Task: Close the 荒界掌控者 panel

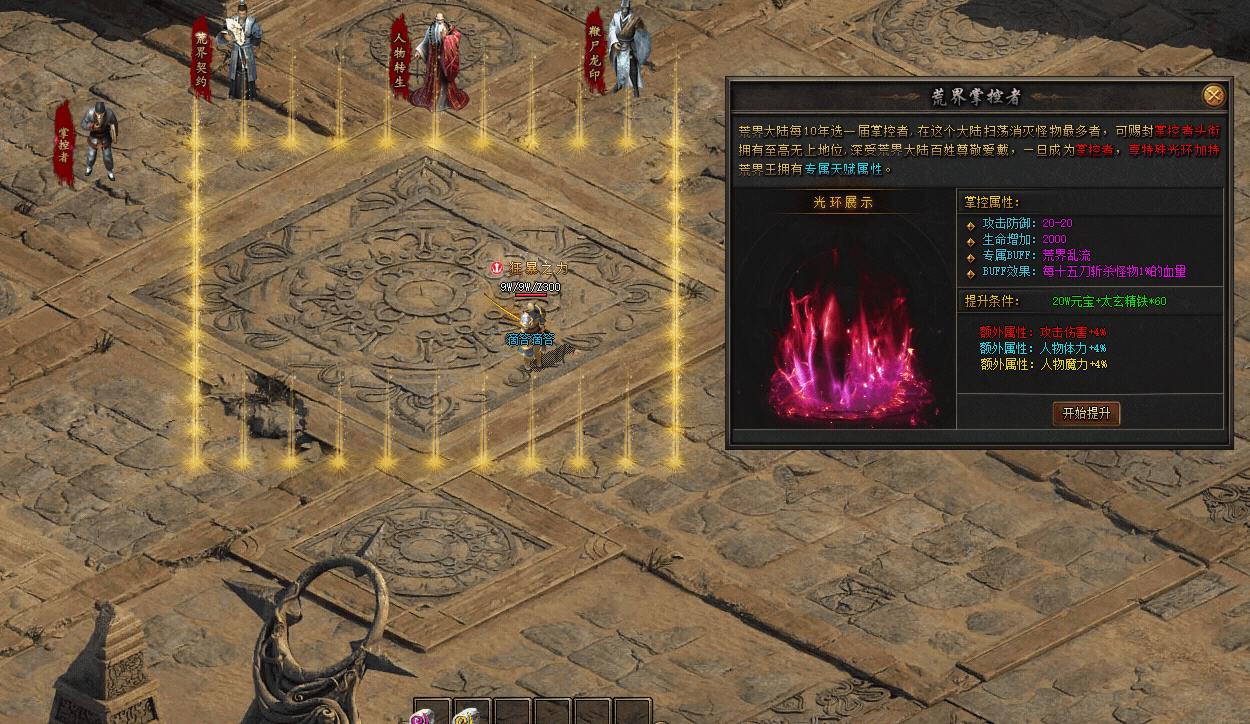Action: [x=1213, y=96]
